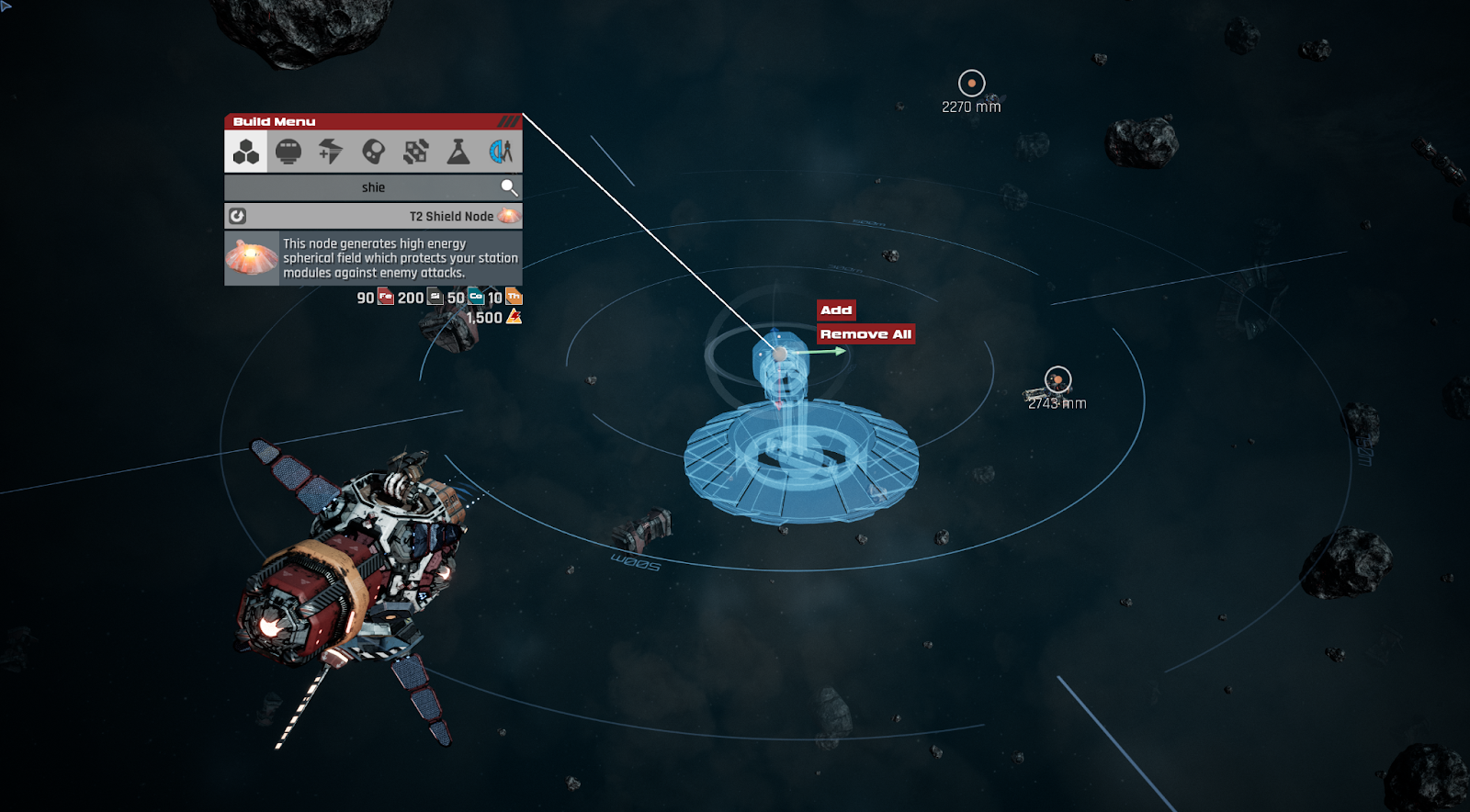Click the rotate icon beside T2 Shield Node
The height and width of the screenshot is (812, 1470).
pos(236,215)
